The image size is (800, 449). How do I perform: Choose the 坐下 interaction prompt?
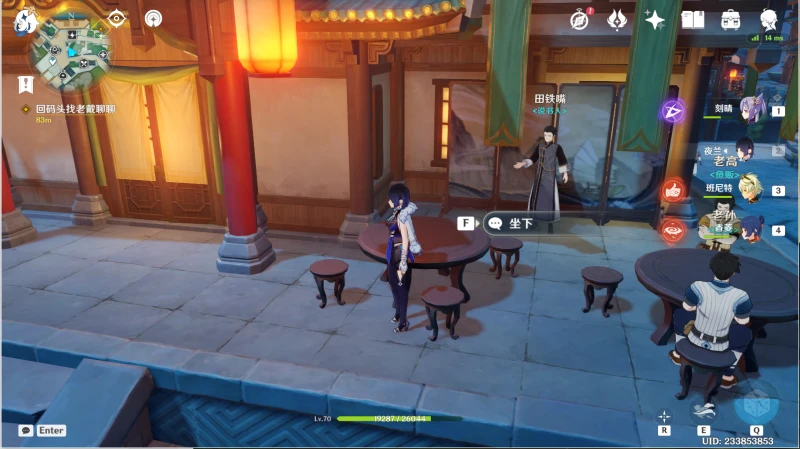pyautogui.click(x=520, y=224)
